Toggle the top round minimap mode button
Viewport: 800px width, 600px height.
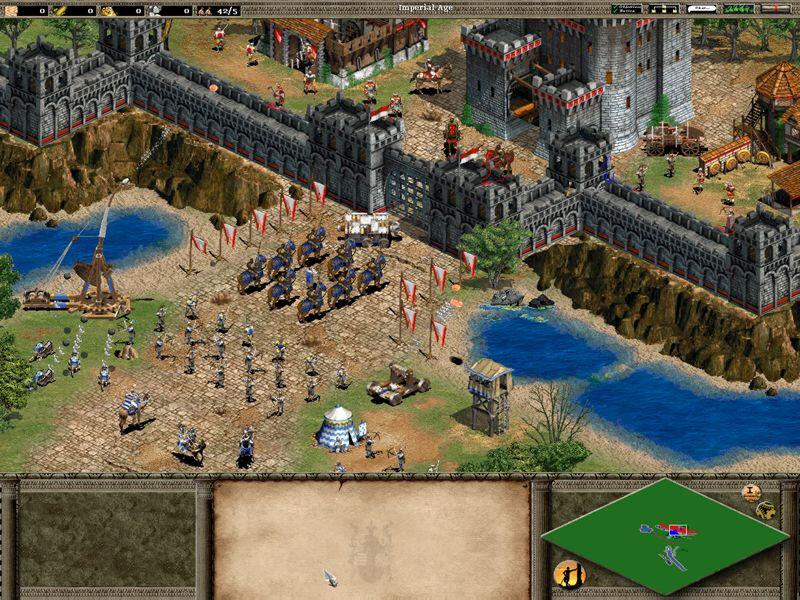pos(752,492)
